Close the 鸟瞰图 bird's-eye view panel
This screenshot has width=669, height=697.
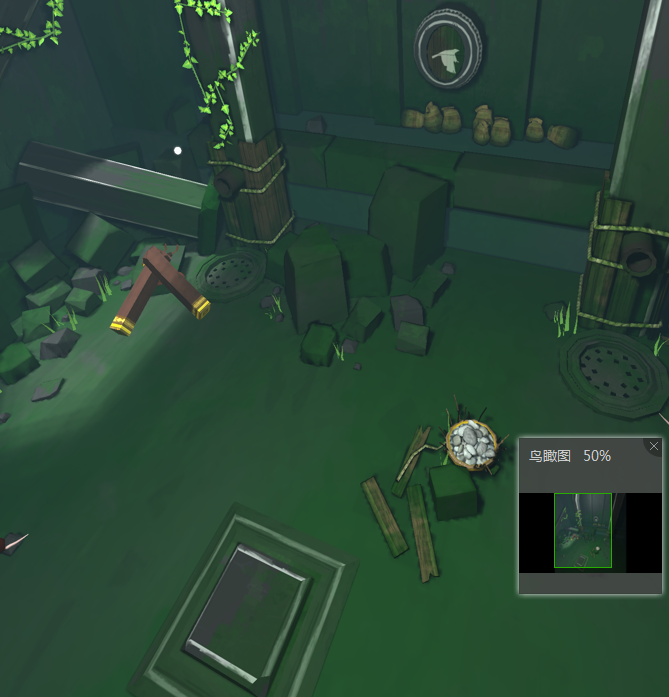[x=654, y=446]
